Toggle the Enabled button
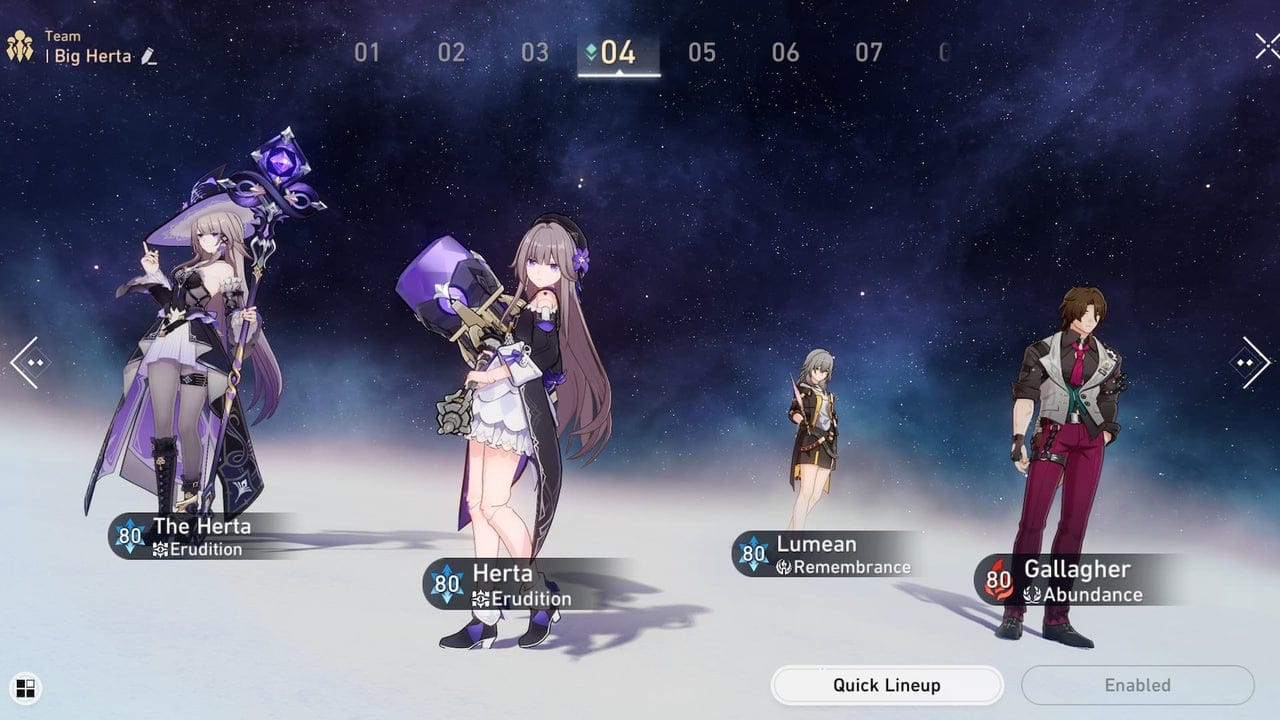This screenshot has height=720, width=1280. [x=1138, y=685]
